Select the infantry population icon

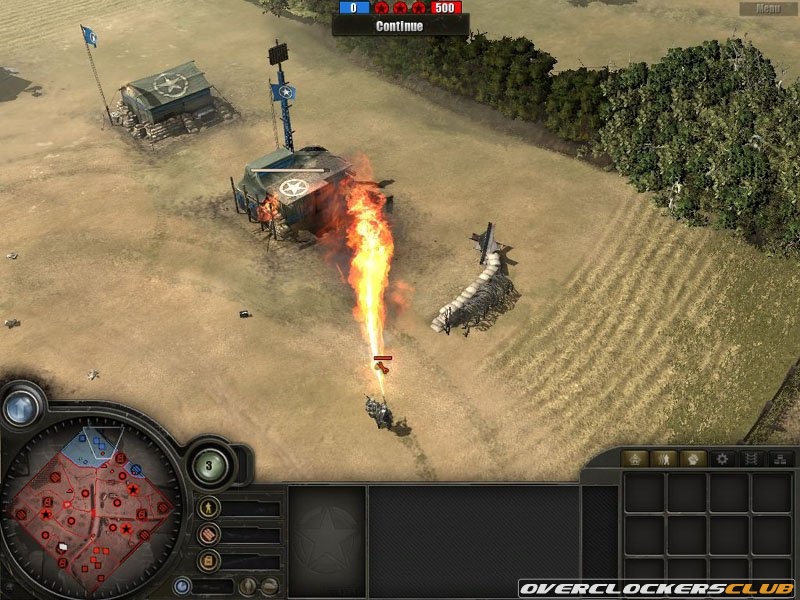coord(246,586)
